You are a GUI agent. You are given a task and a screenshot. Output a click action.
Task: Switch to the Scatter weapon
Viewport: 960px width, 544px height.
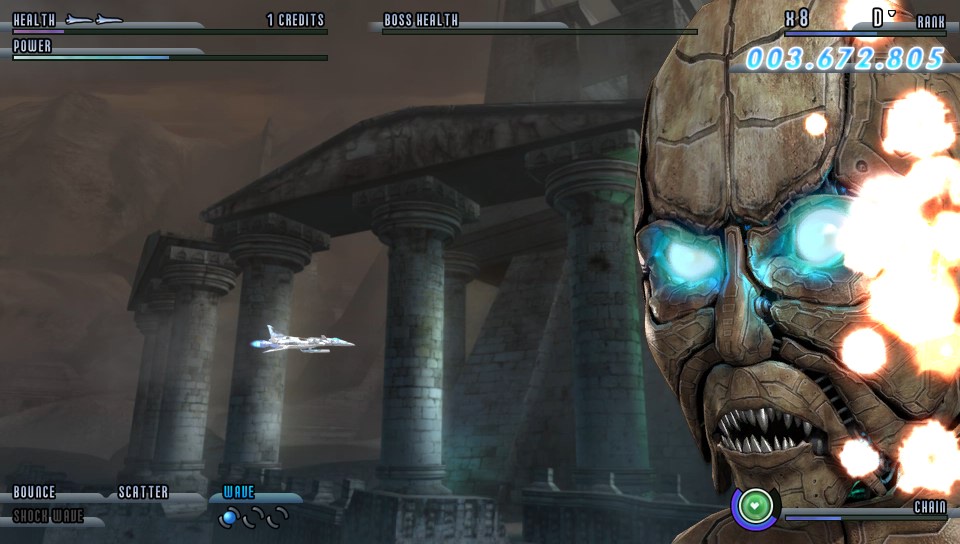[143, 493]
